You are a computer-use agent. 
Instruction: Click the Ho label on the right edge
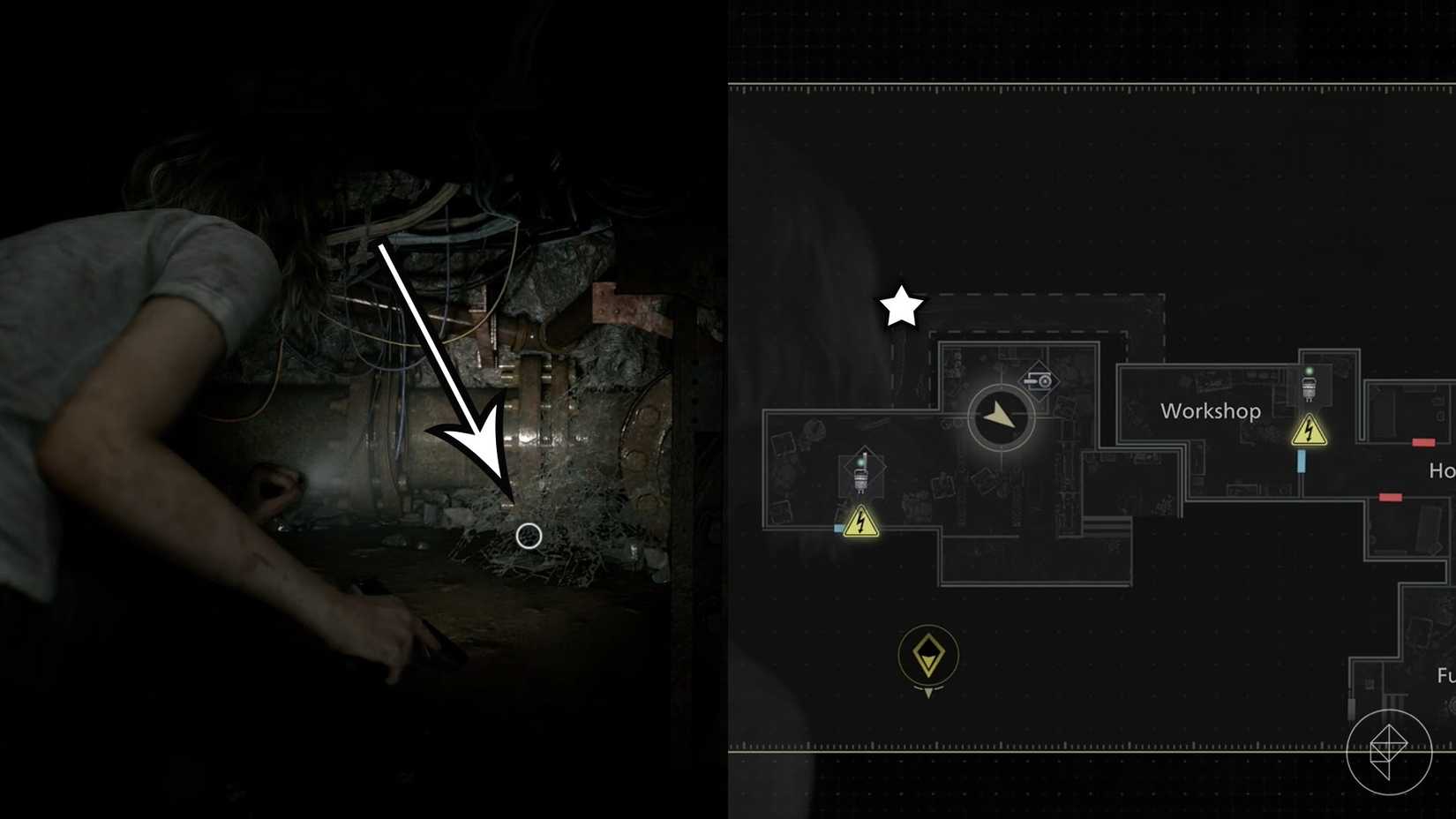(x=1445, y=472)
